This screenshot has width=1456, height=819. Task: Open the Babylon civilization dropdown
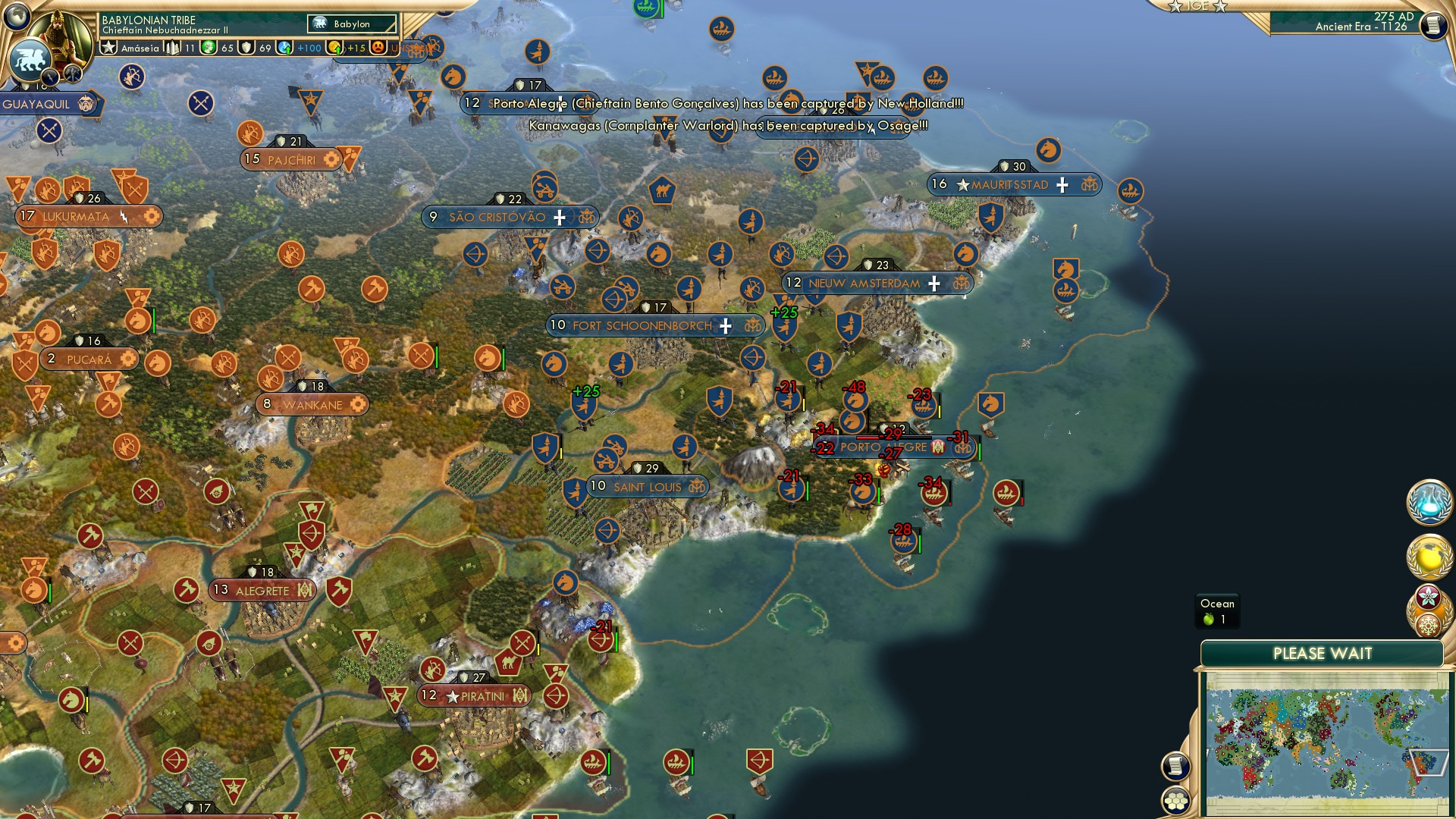coord(351,24)
